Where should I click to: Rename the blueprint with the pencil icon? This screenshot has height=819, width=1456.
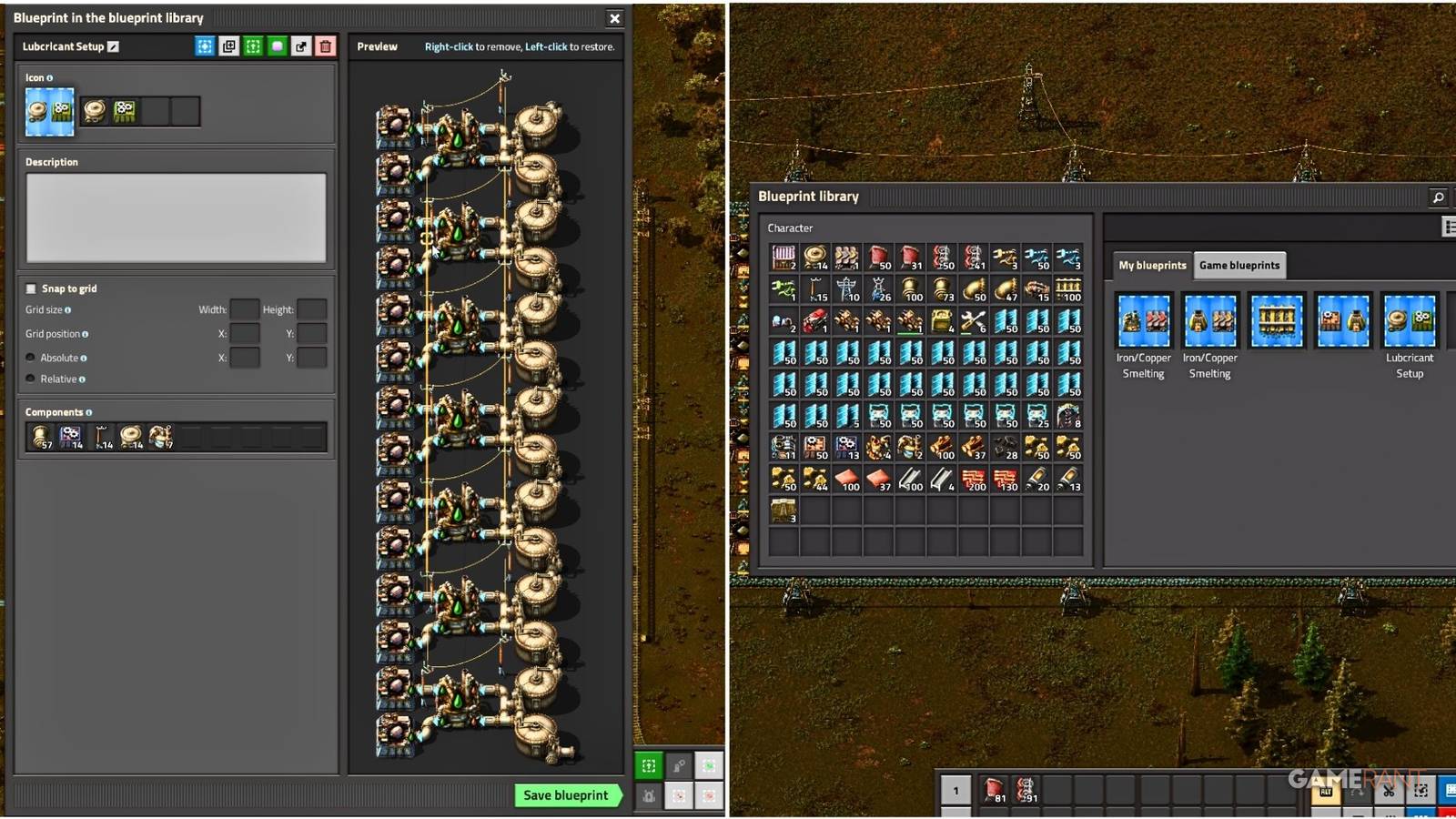point(113,45)
